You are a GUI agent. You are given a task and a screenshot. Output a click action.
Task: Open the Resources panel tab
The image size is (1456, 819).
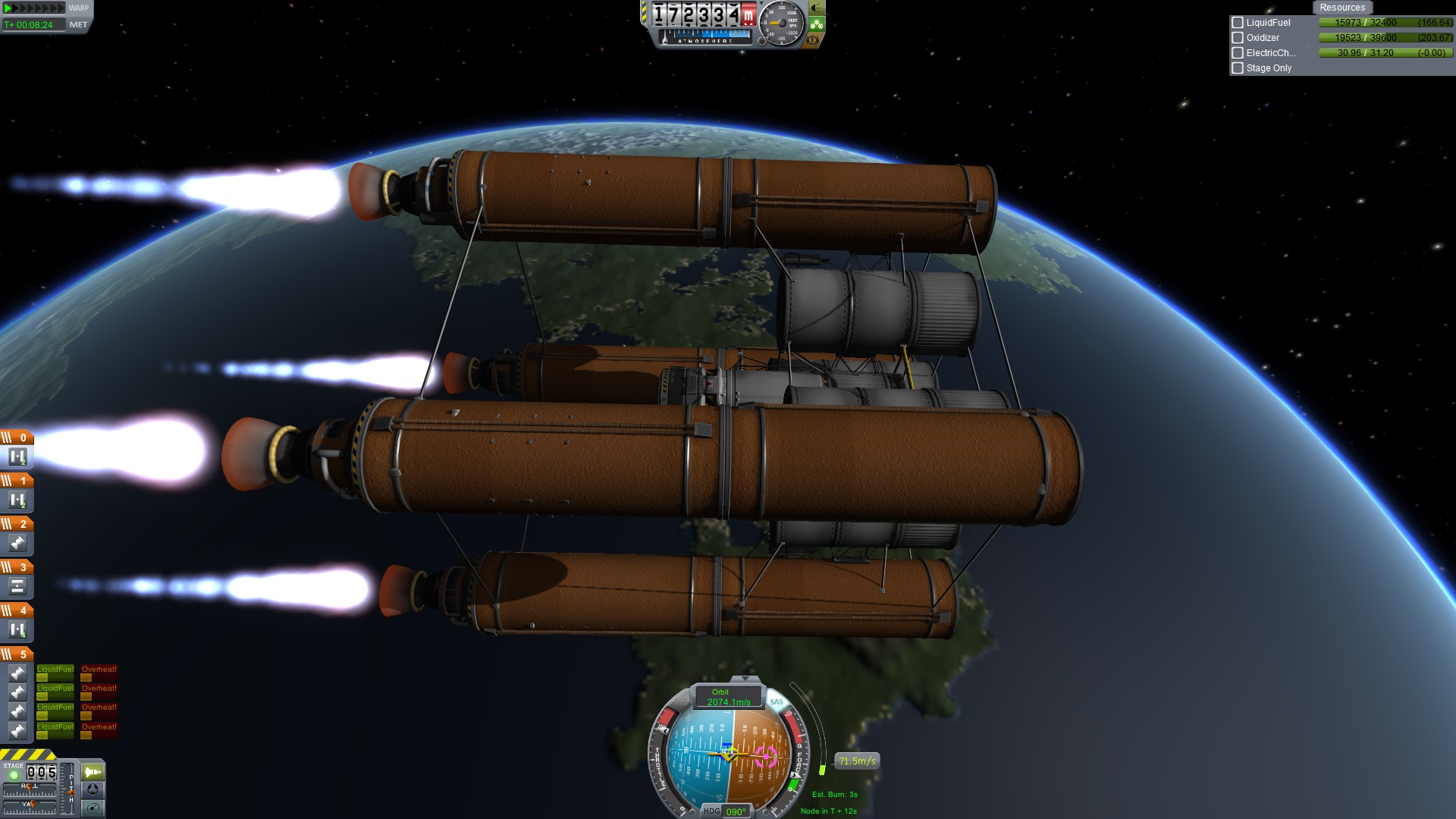click(1341, 8)
